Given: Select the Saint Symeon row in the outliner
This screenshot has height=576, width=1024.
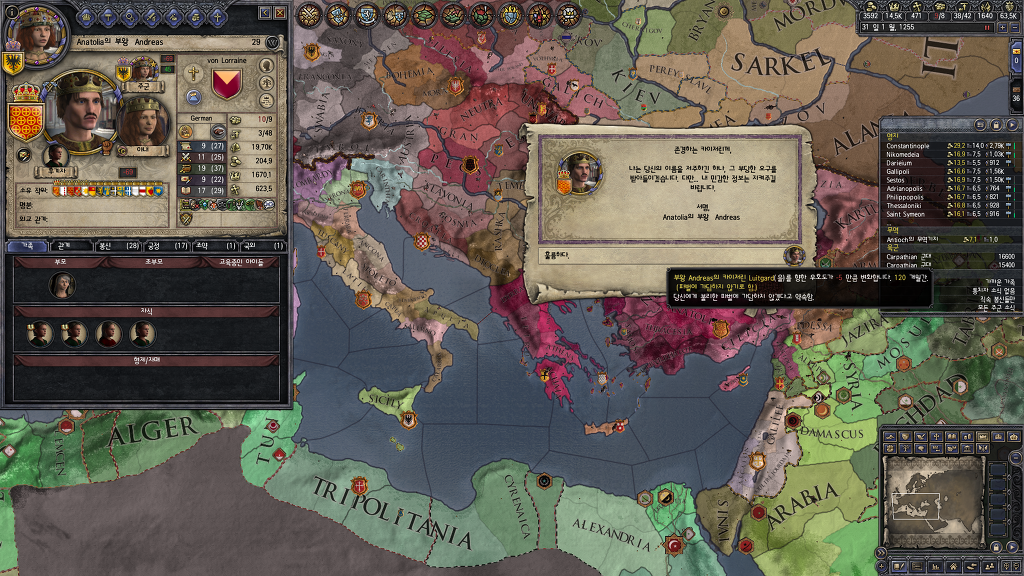Looking at the screenshot, I should click(906, 214).
